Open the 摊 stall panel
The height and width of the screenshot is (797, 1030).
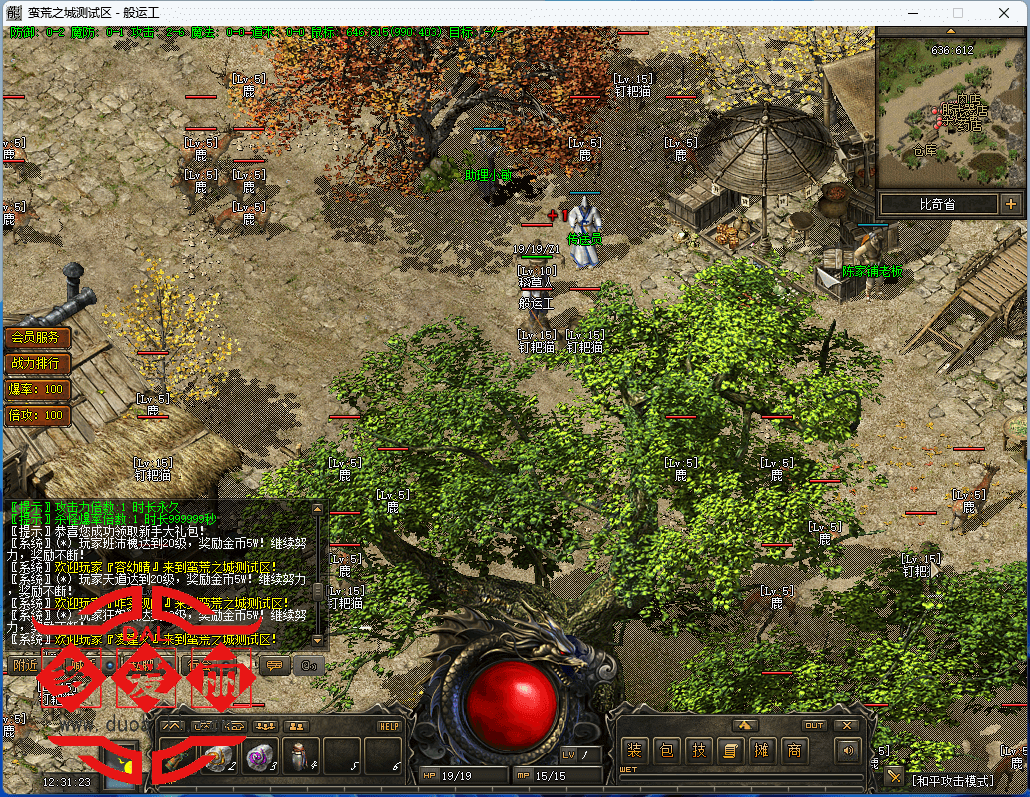(762, 750)
